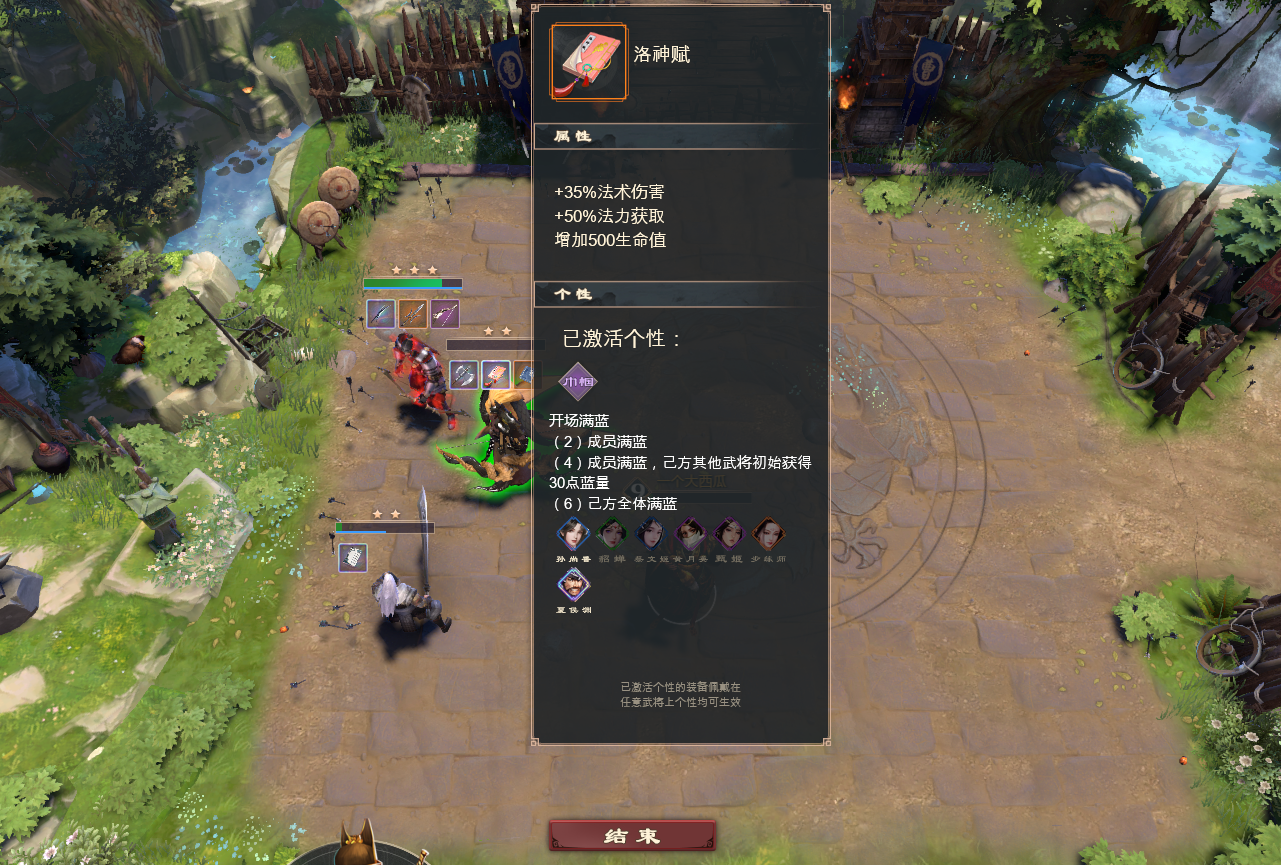Select the 黄月英 hero portrait
Viewport: 1281px width, 865px height.
(691, 533)
